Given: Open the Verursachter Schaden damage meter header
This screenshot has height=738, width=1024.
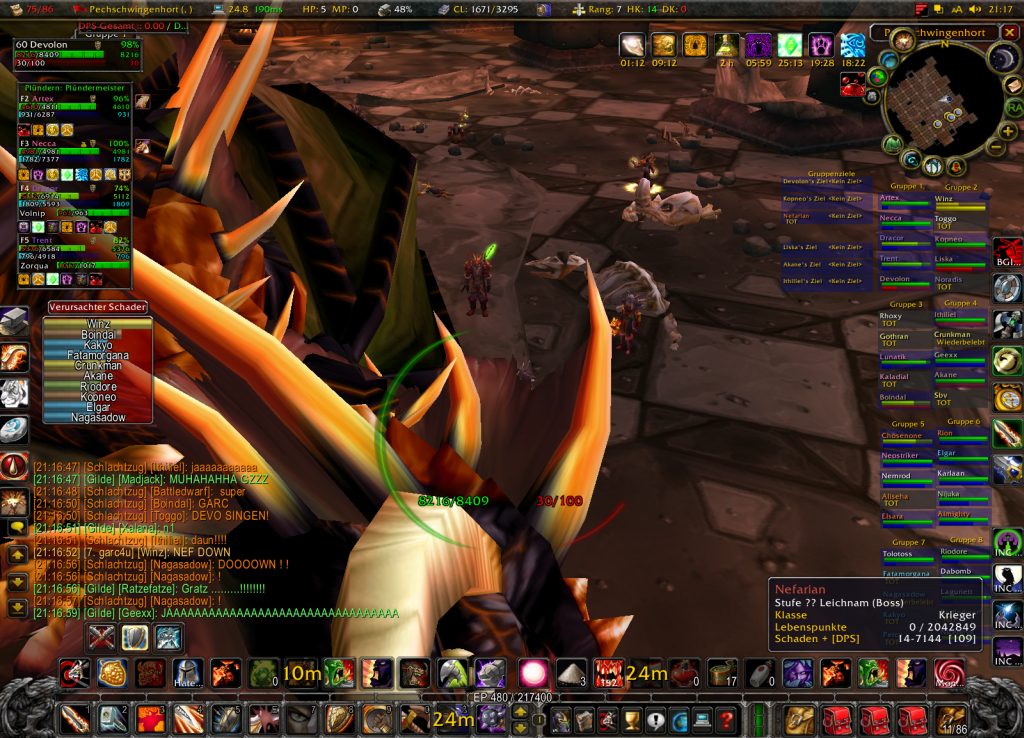Looking at the screenshot, I should pyautogui.click(x=98, y=307).
